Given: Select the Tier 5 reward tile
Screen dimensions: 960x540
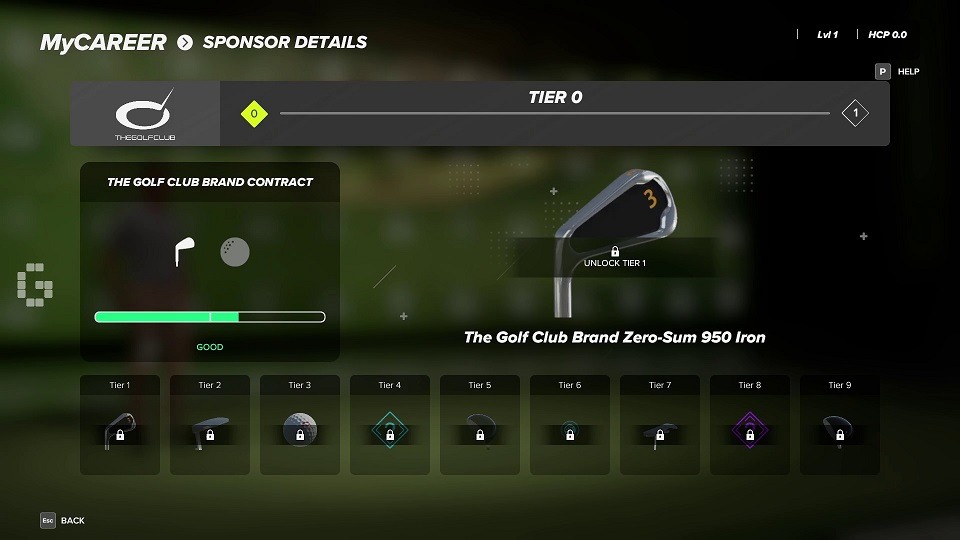Looking at the screenshot, I should pyautogui.click(x=480, y=425).
